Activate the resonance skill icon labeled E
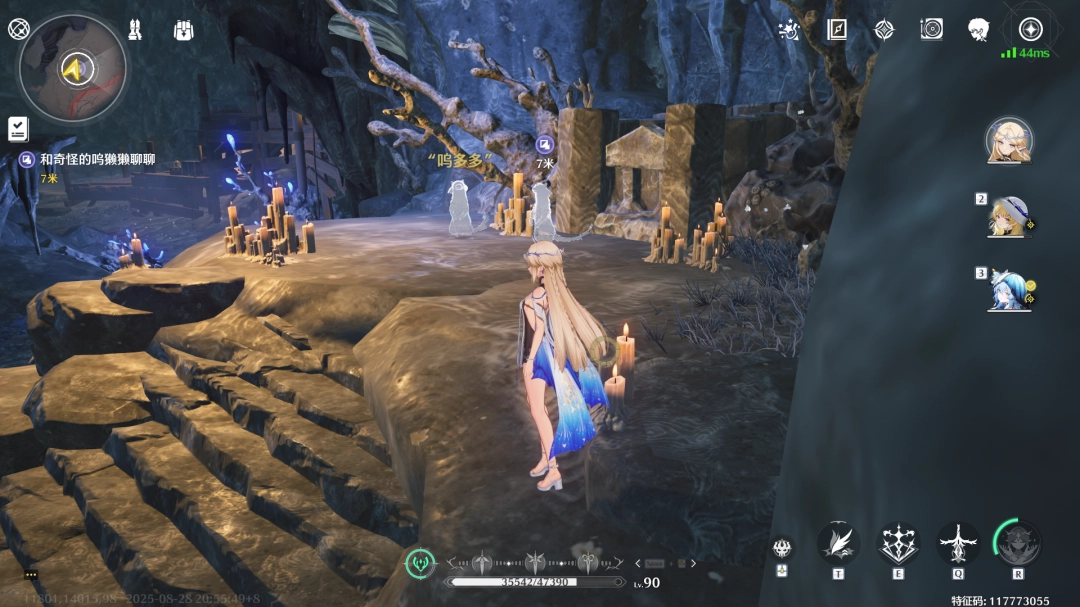Screen dimensions: 1080x607 898,544
